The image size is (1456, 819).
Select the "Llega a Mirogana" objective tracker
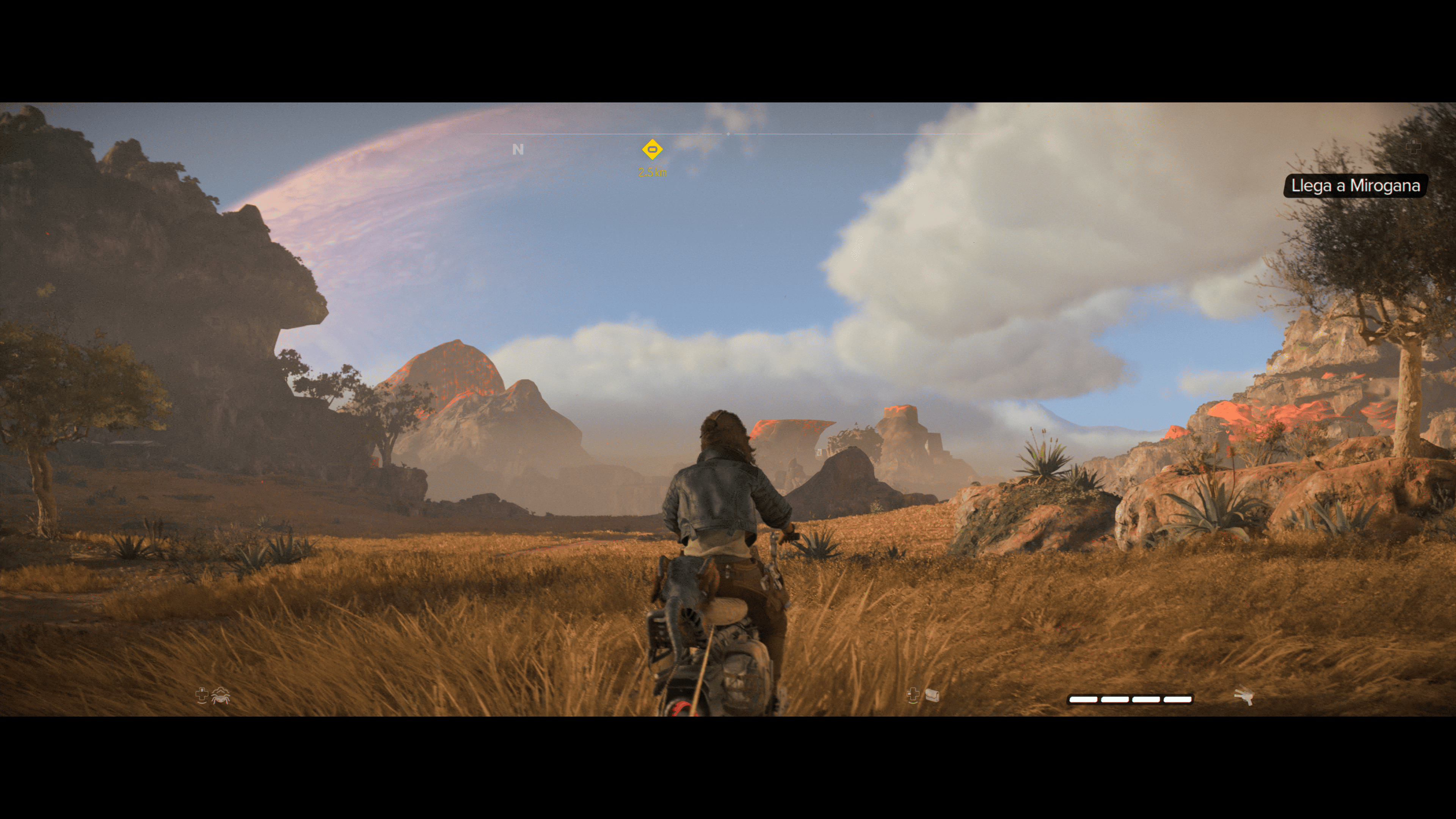pos(1355,186)
